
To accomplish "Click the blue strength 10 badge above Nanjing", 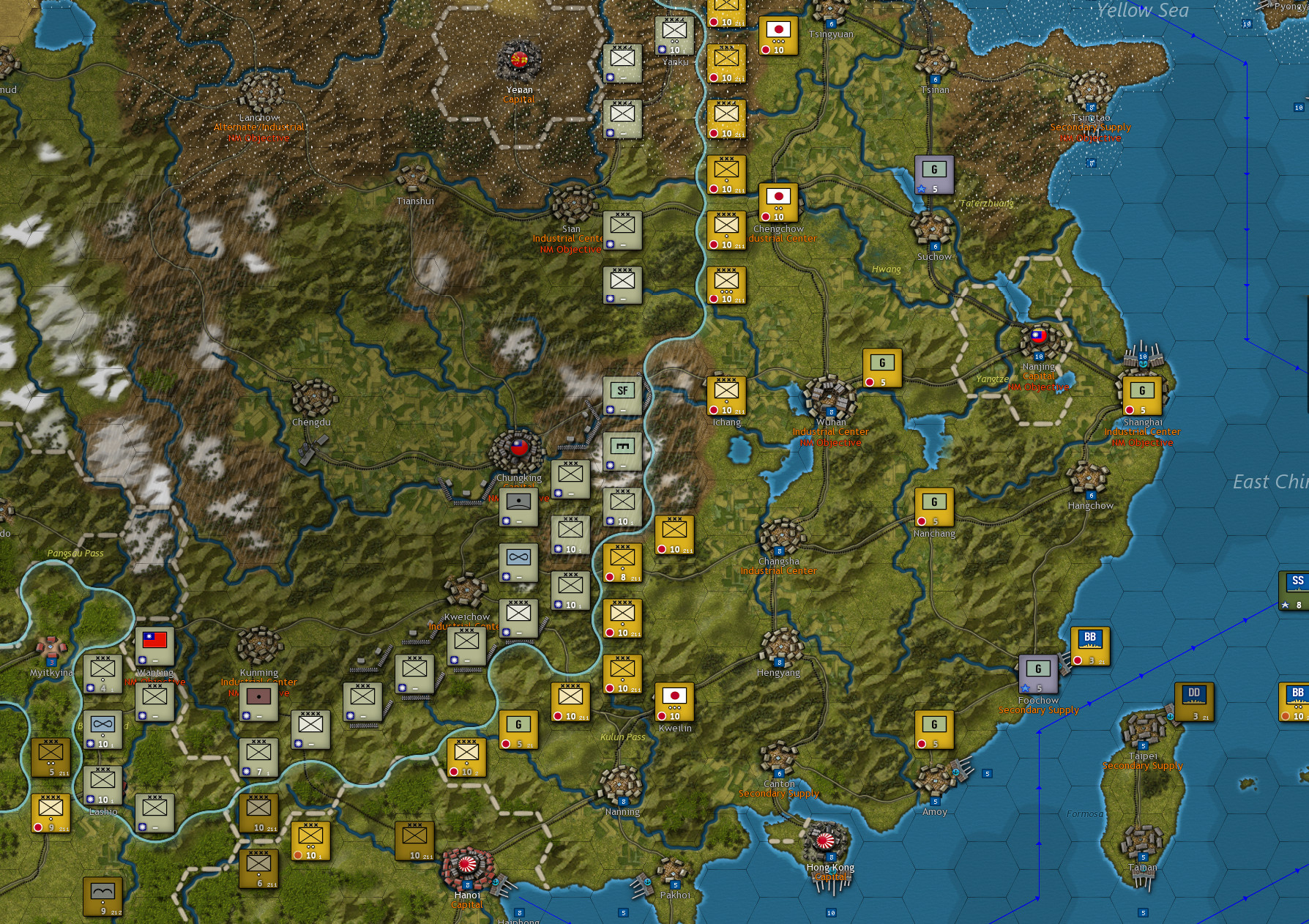I will pyautogui.click(x=1039, y=356).
